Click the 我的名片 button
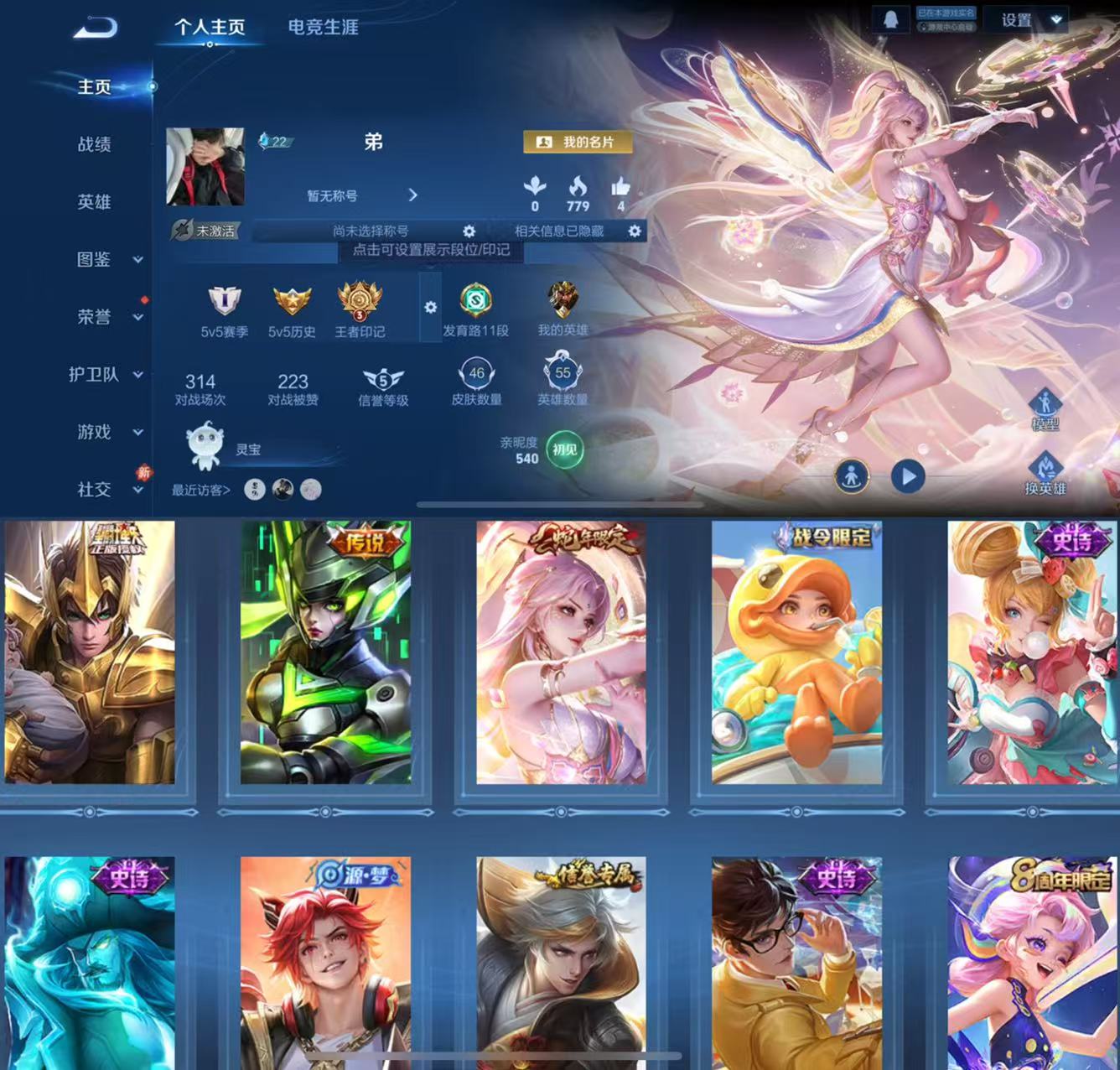Image resolution: width=1120 pixels, height=1070 pixels. point(578,142)
